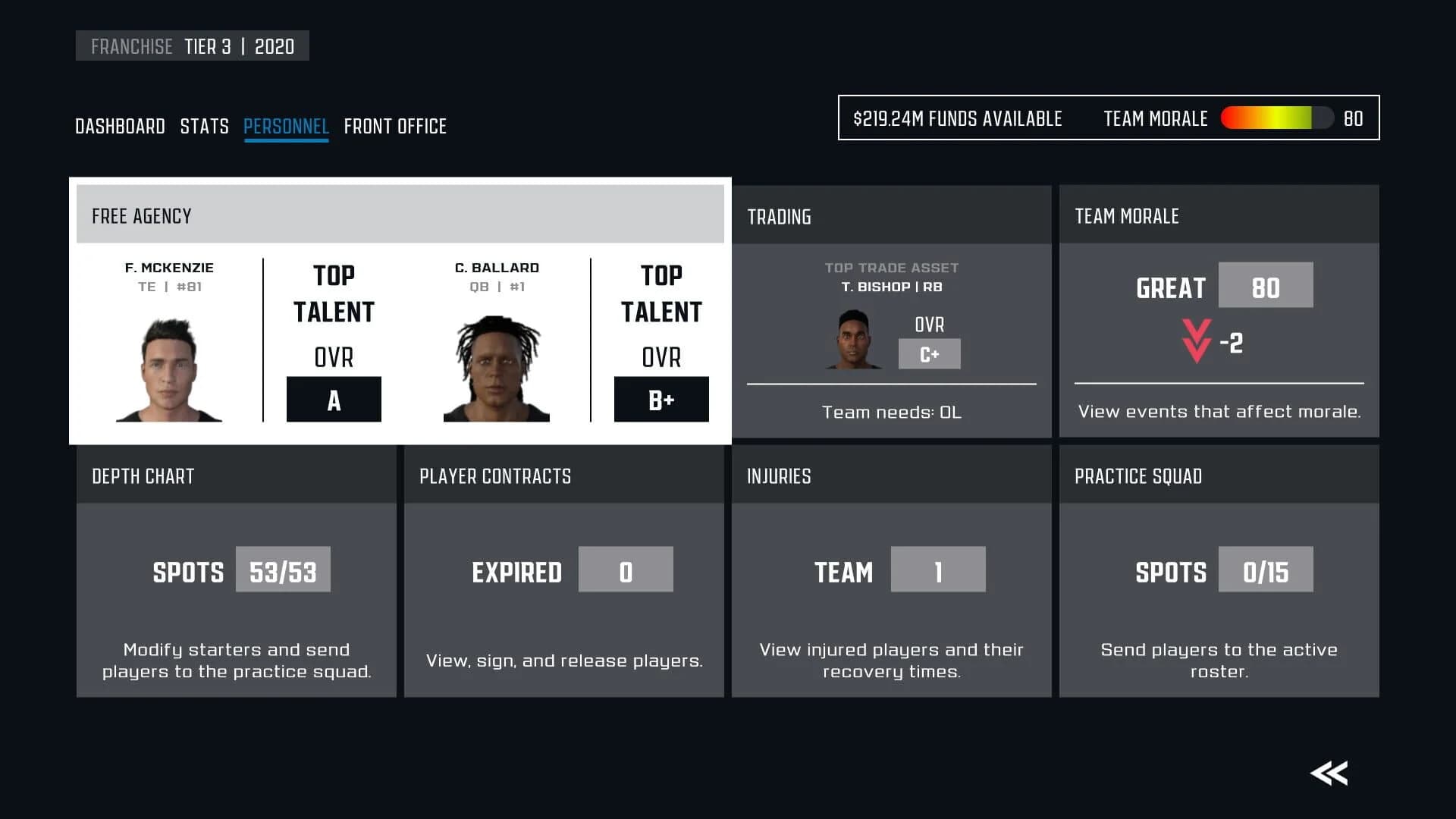Screen dimensions: 1456x819
Task: Click T. Bishop's OVR C+ badge
Action: (929, 353)
